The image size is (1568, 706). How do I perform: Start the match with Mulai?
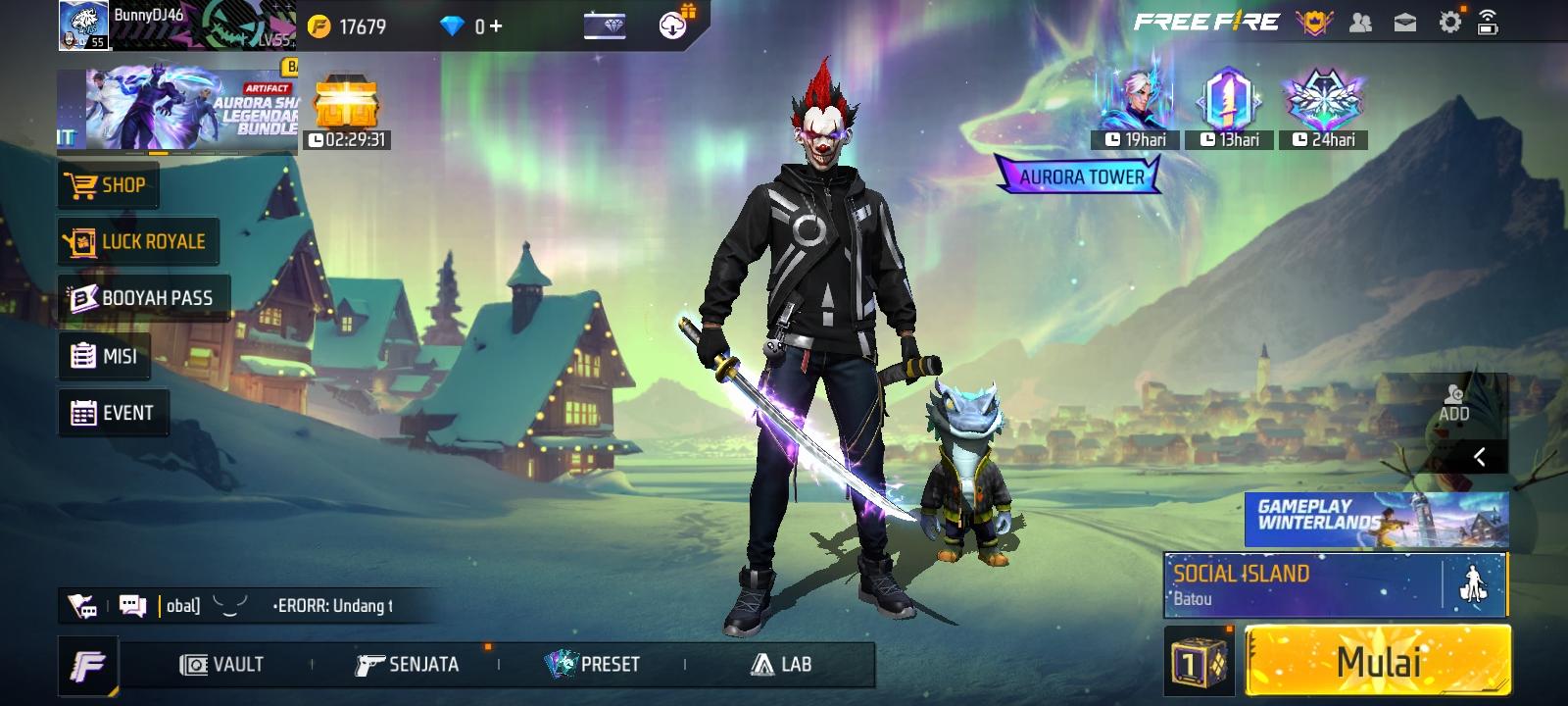pyautogui.click(x=1377, y=663)
